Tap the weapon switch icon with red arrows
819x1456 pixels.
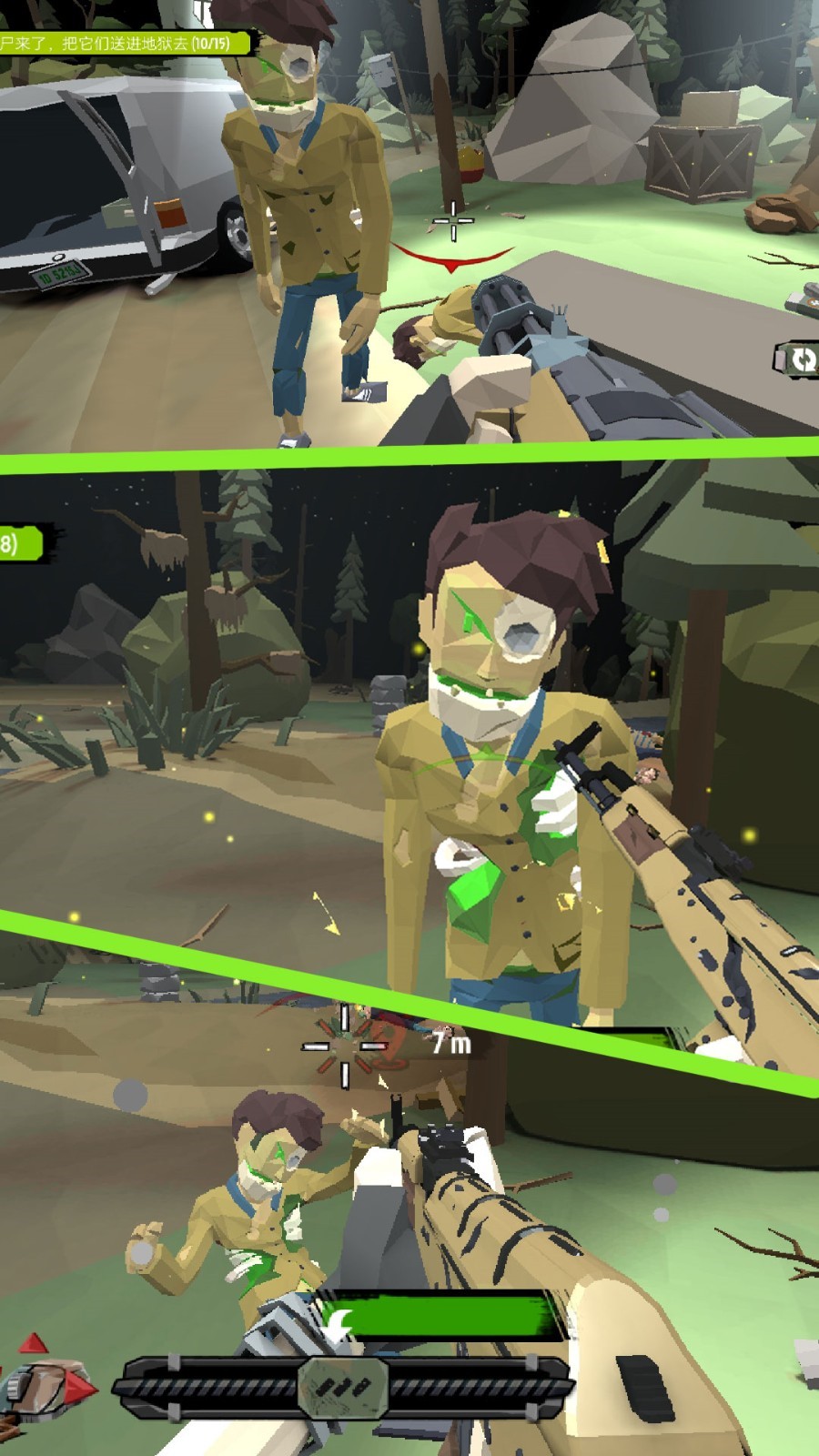coord(47,1380)
